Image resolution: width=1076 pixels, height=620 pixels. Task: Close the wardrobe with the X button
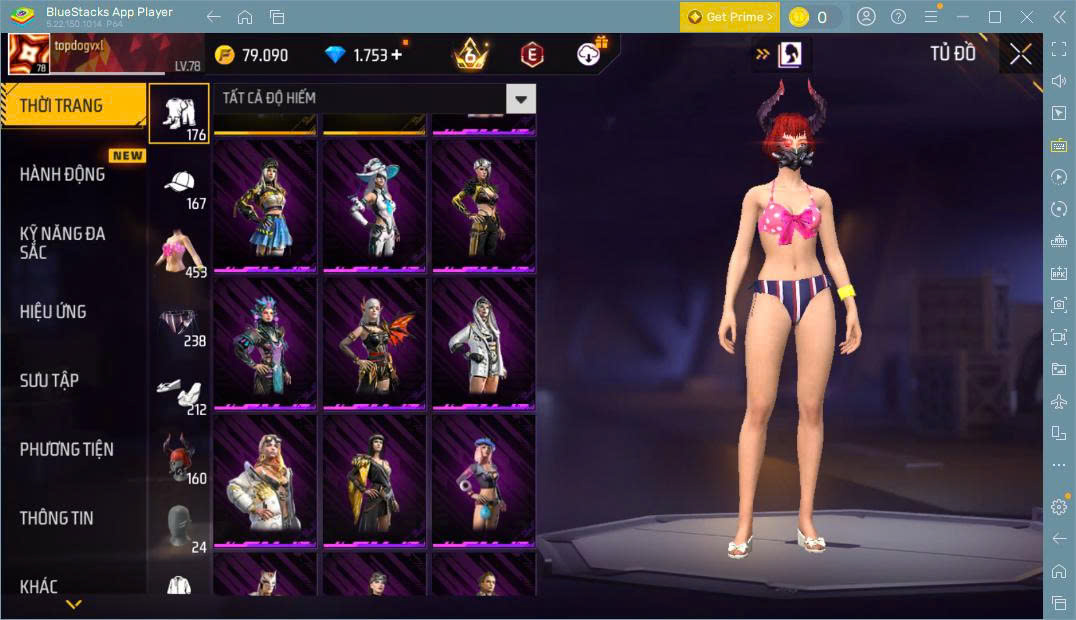[x=1020, y=54]
